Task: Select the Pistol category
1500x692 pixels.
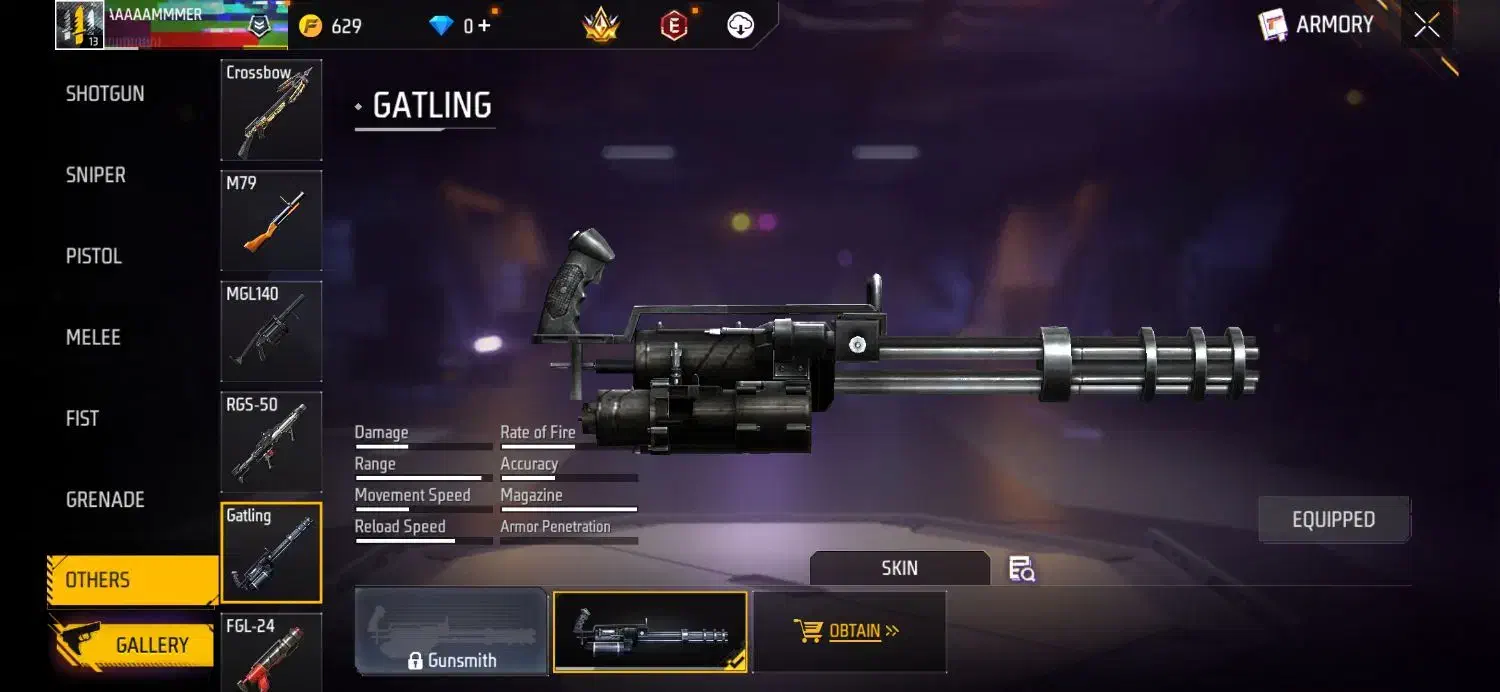Action: coord(94,256)
